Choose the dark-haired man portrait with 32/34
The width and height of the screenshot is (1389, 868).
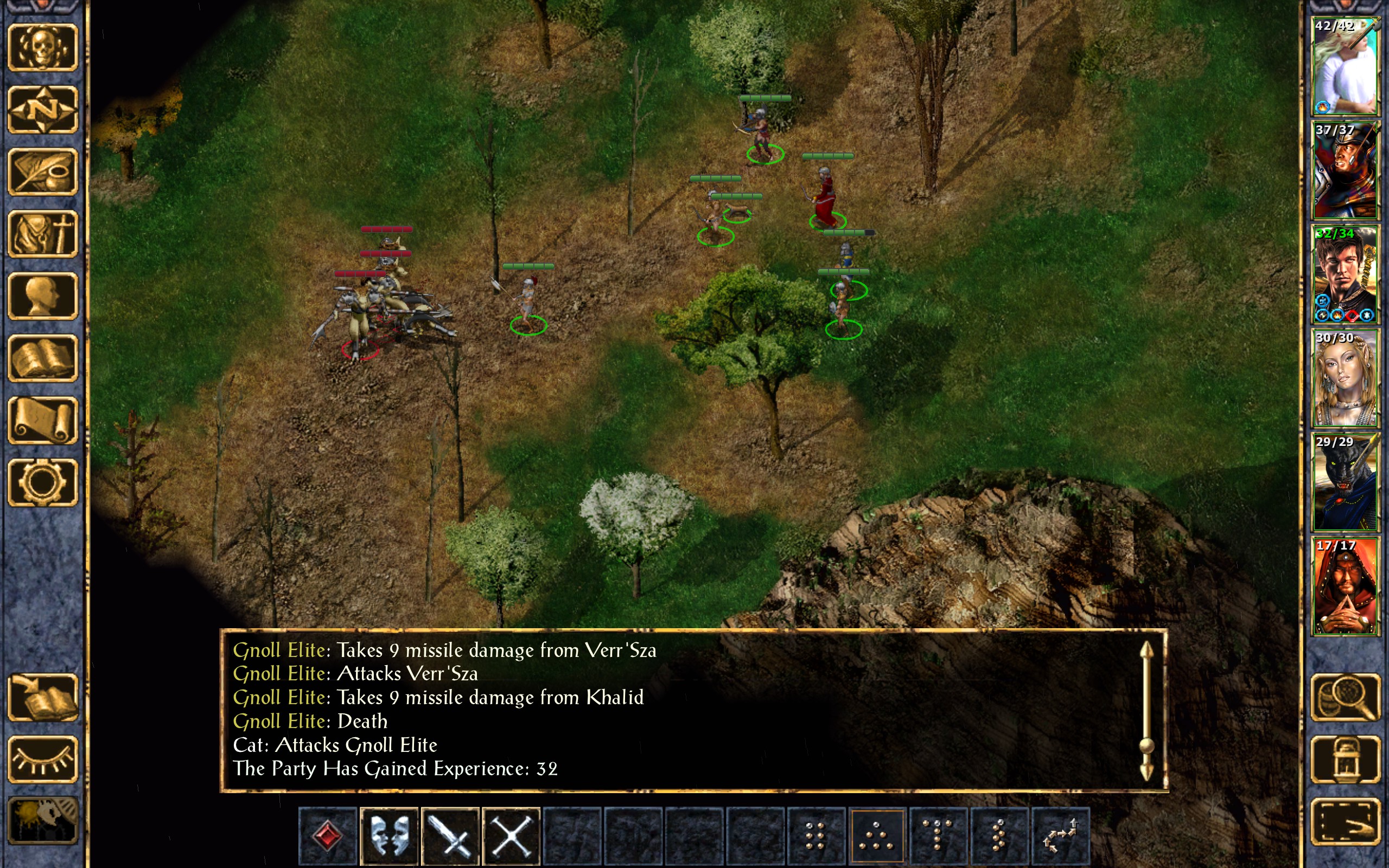[x=1345, y=275]
